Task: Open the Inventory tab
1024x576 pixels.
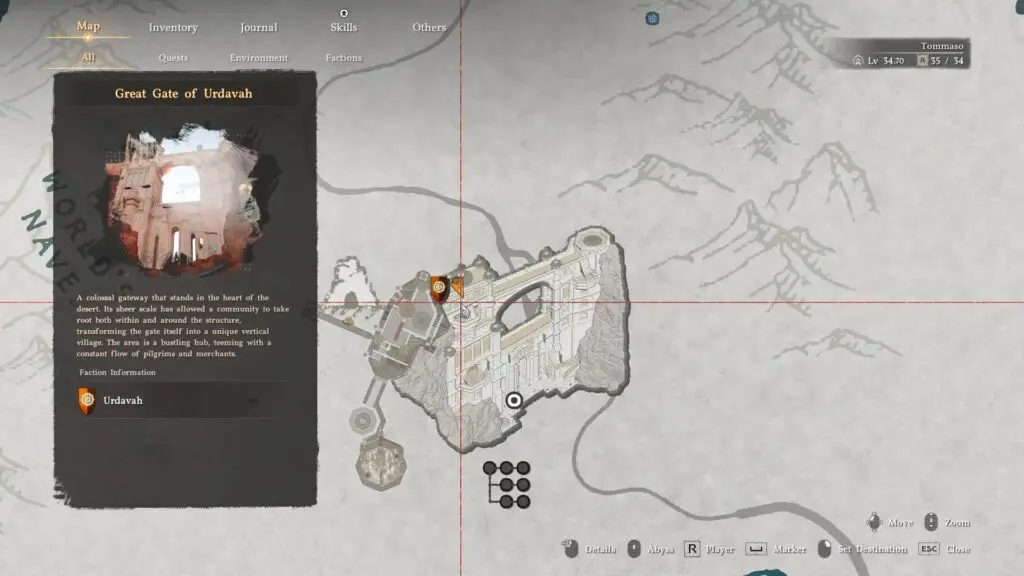Action: point(172,27)
